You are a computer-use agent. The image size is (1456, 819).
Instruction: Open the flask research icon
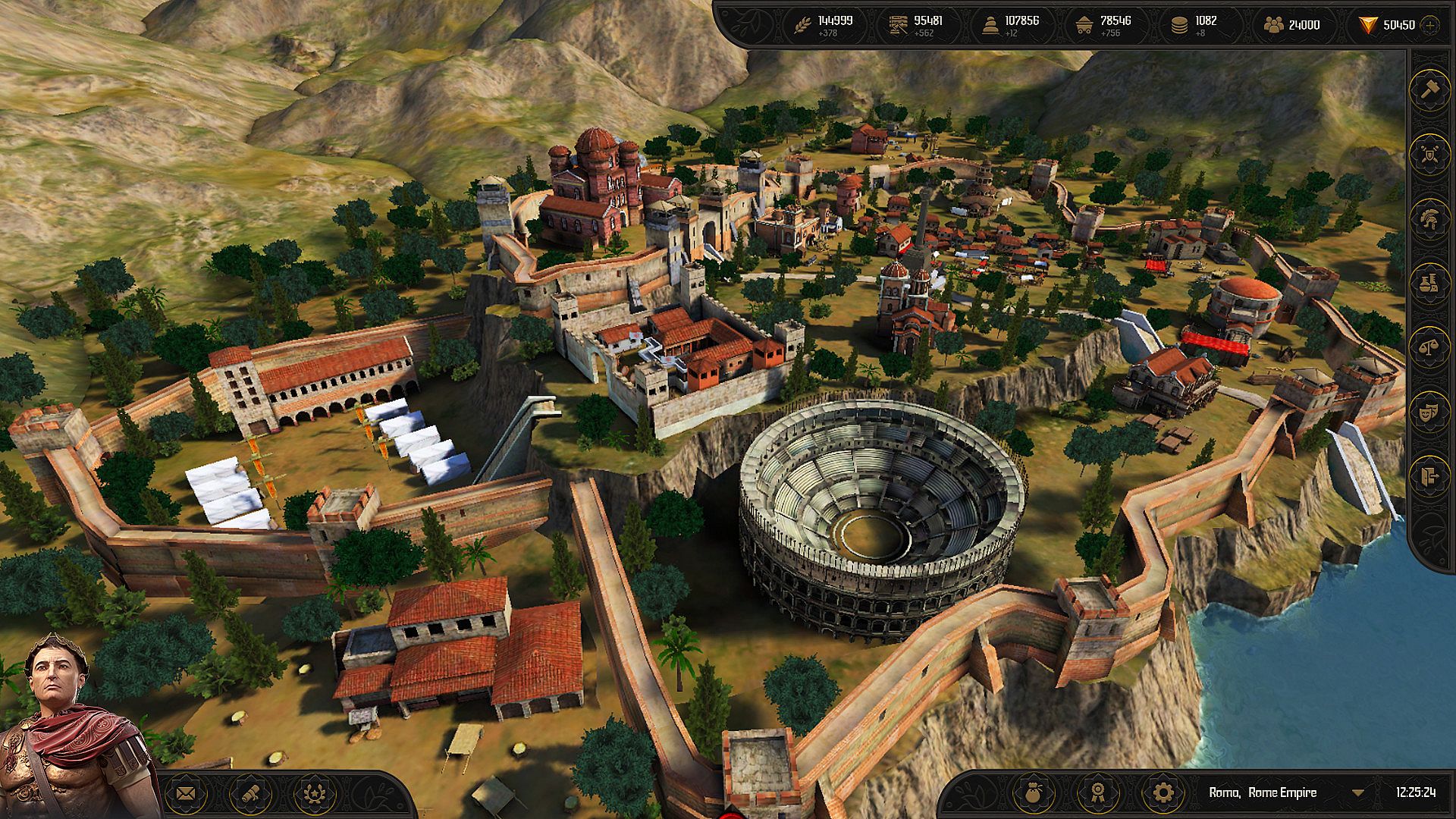(1429, 284)
